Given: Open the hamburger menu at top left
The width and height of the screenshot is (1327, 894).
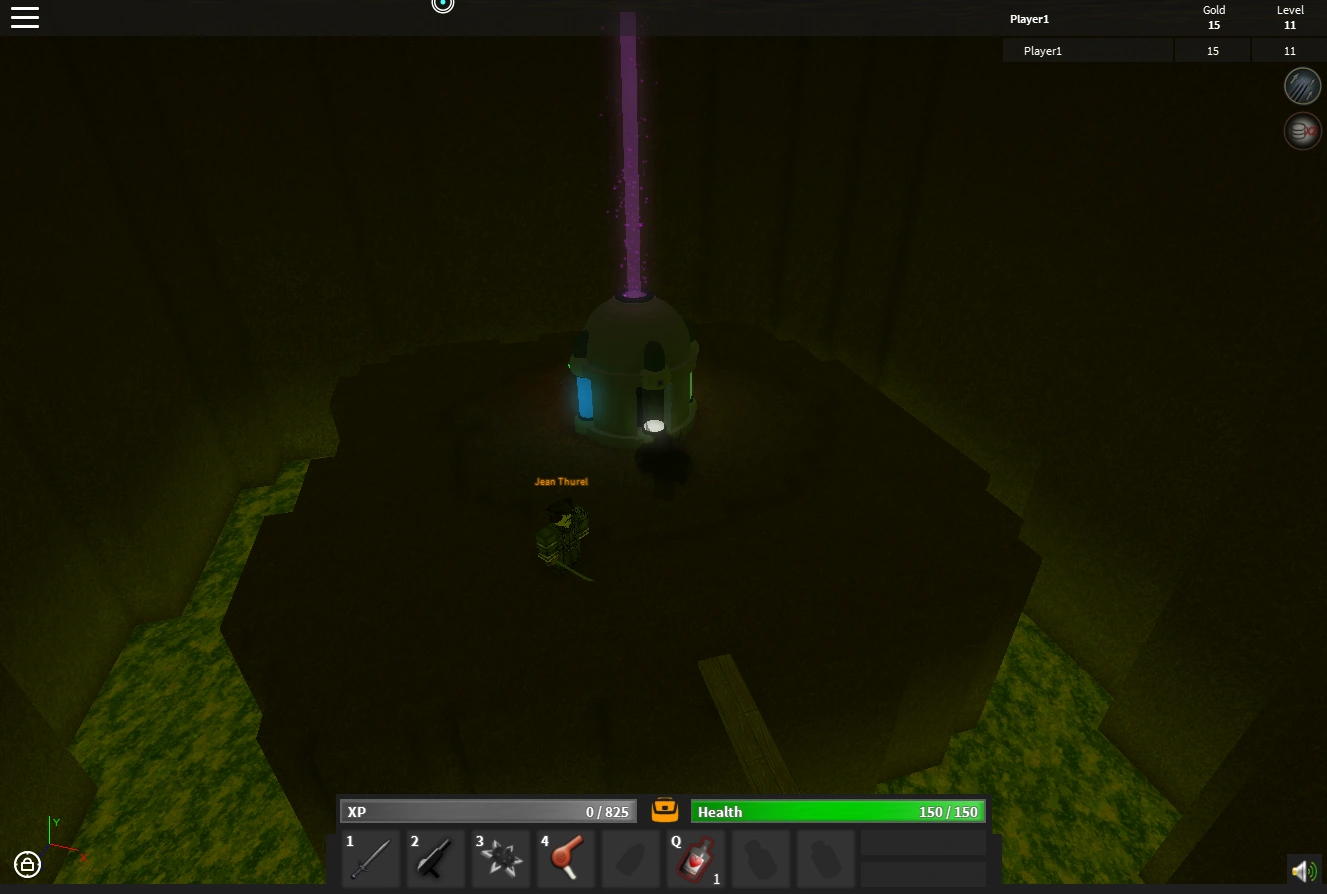Looking at the screenshot, I should click(25, 17).
